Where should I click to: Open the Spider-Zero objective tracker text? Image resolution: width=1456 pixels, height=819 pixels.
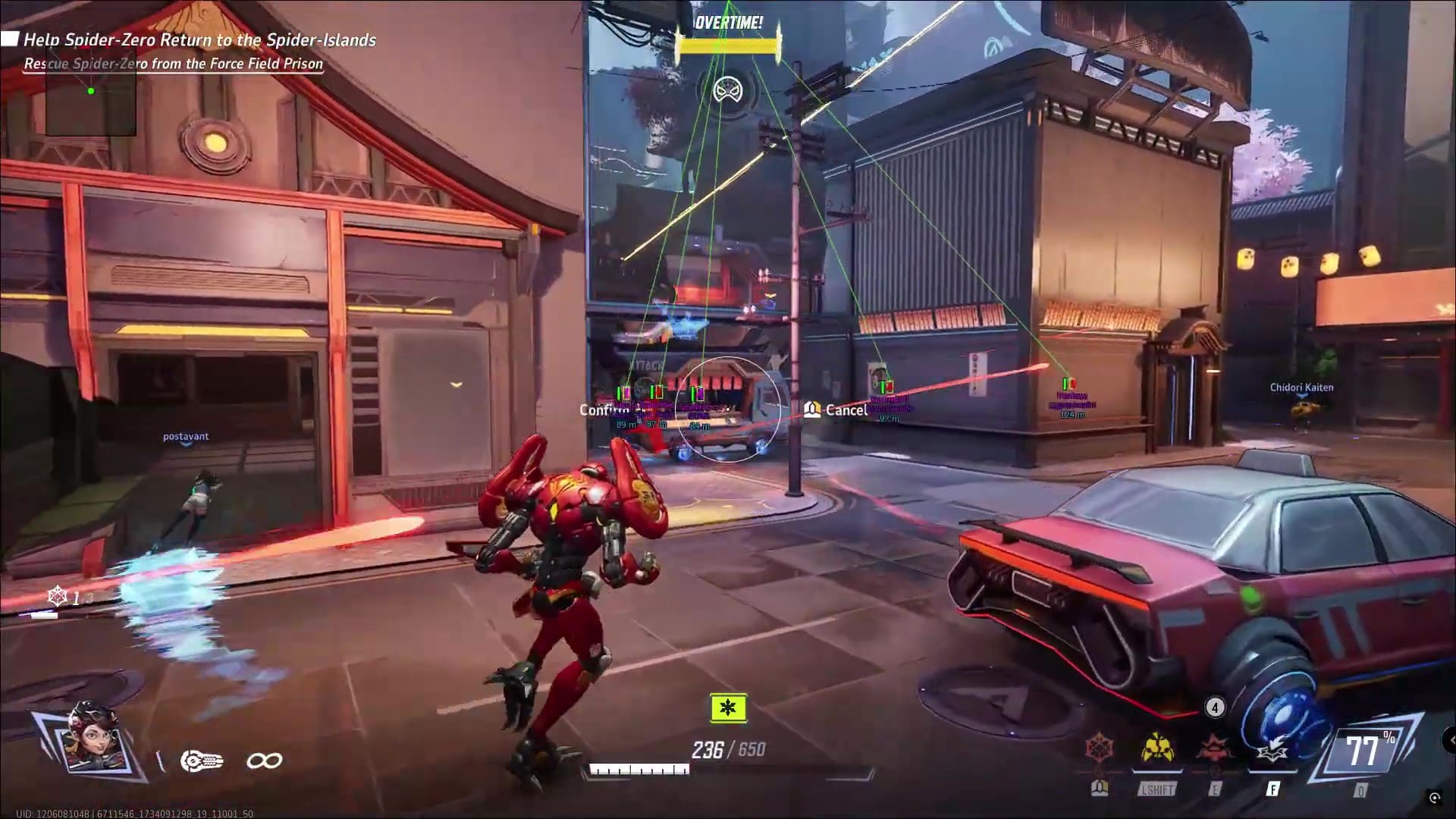point(200,40)
